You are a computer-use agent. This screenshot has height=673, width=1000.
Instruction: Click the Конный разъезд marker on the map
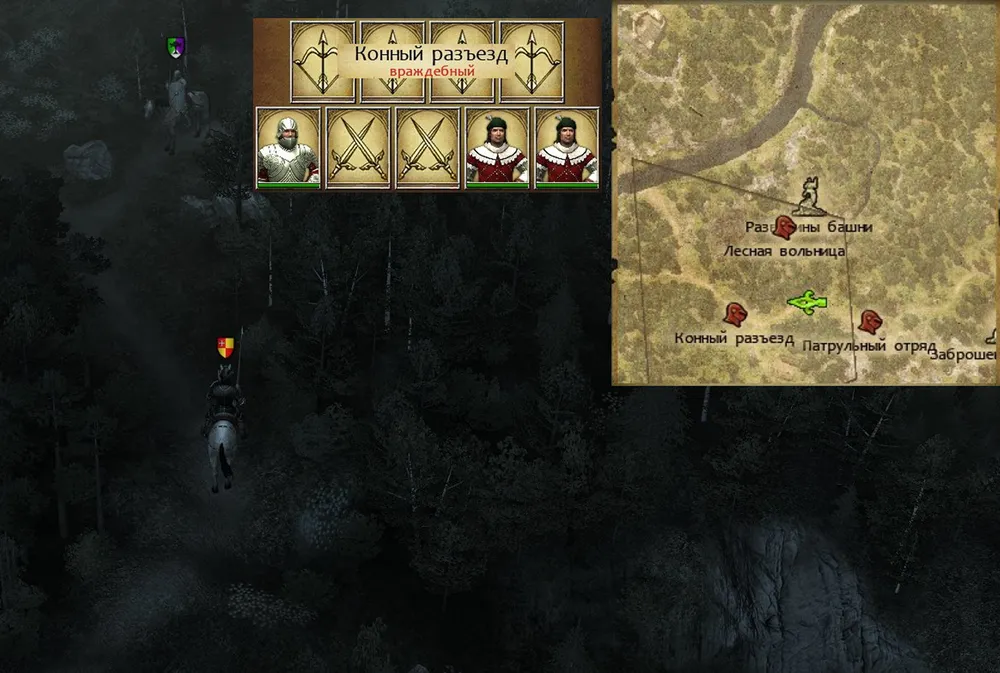point(738,315)
